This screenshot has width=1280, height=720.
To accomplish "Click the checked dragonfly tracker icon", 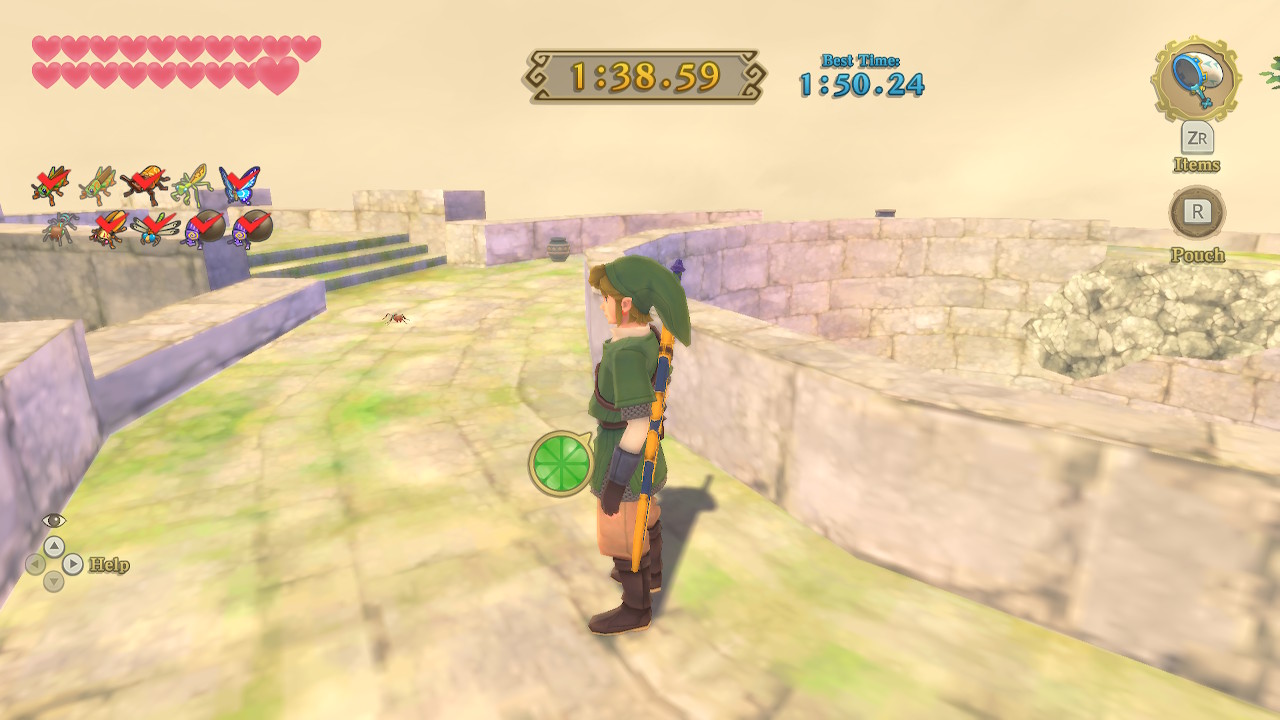I will click(155, 229).
